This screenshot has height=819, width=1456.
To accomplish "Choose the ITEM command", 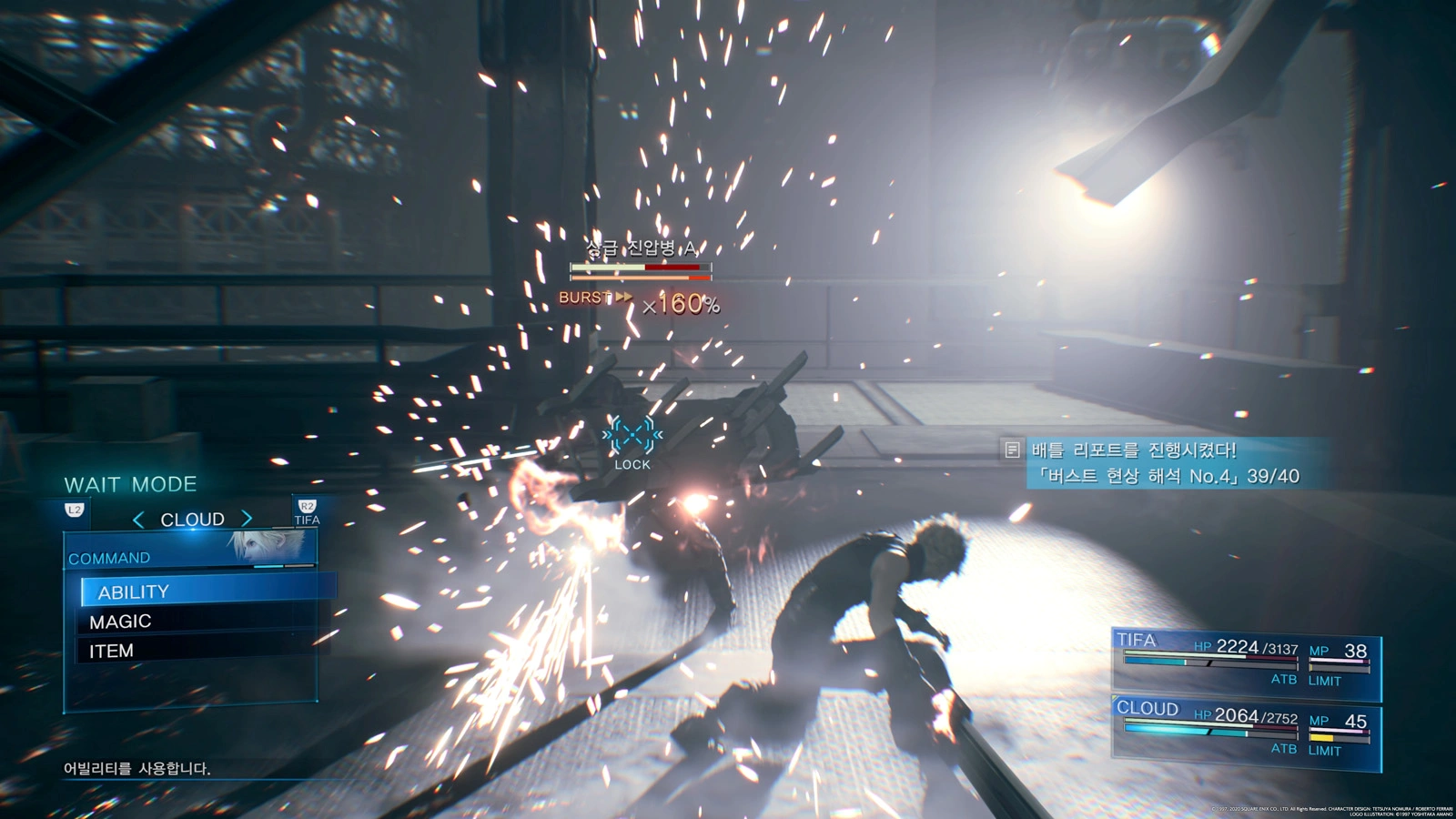I will (x=111, y=651).
